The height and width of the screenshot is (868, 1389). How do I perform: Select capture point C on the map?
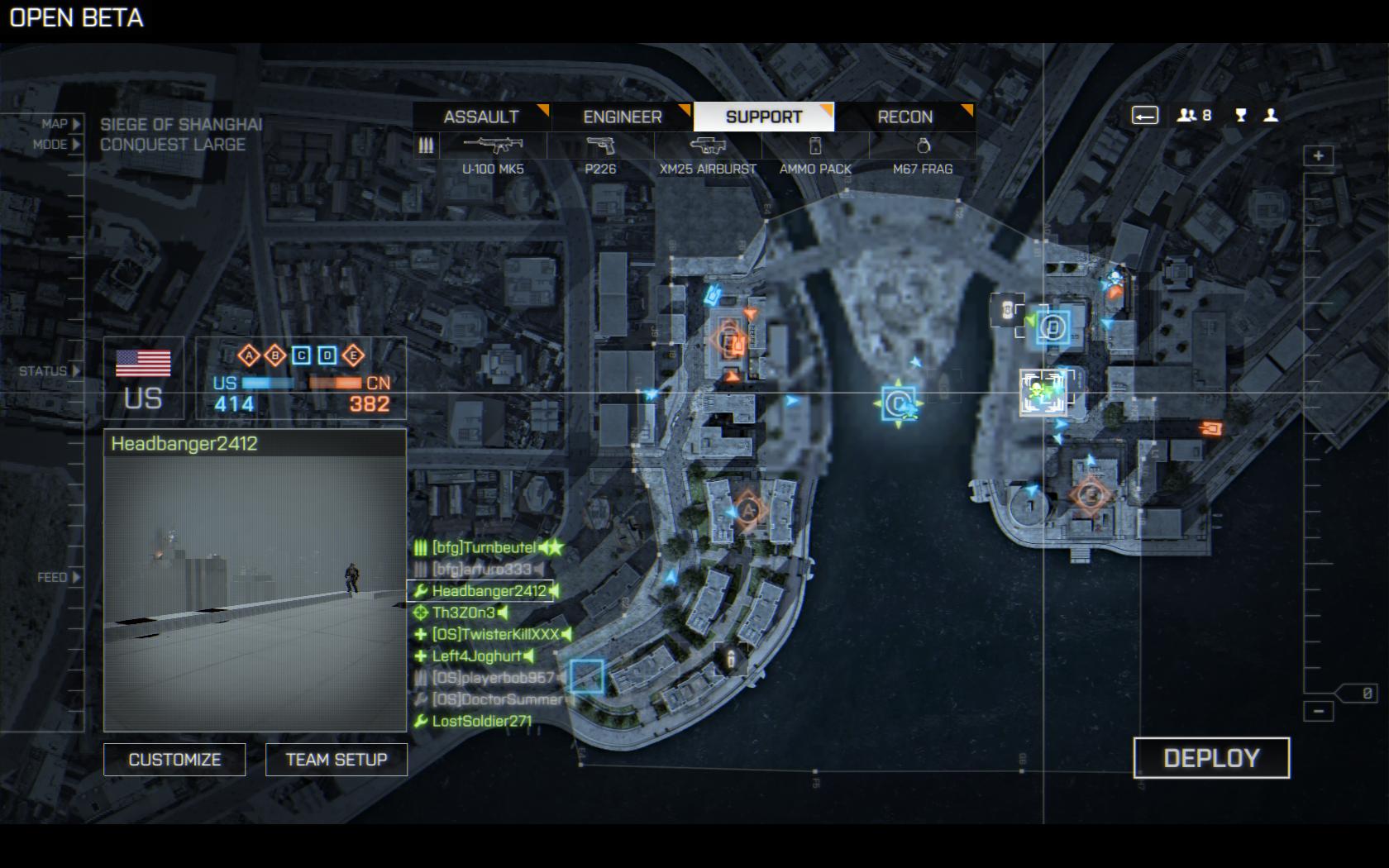click(897, 403)
